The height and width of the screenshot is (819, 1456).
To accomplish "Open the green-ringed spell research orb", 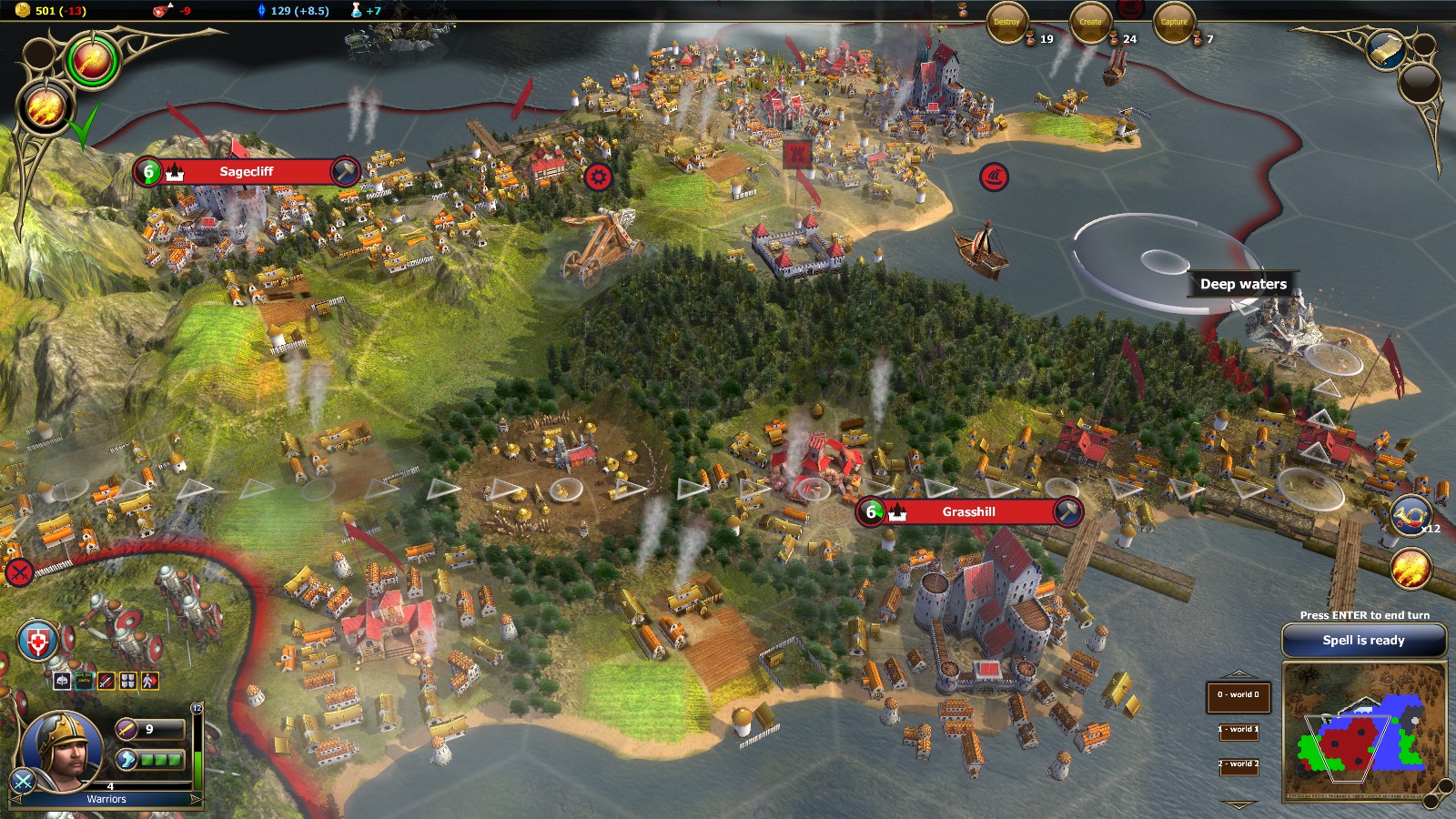I will pos(92,61).
